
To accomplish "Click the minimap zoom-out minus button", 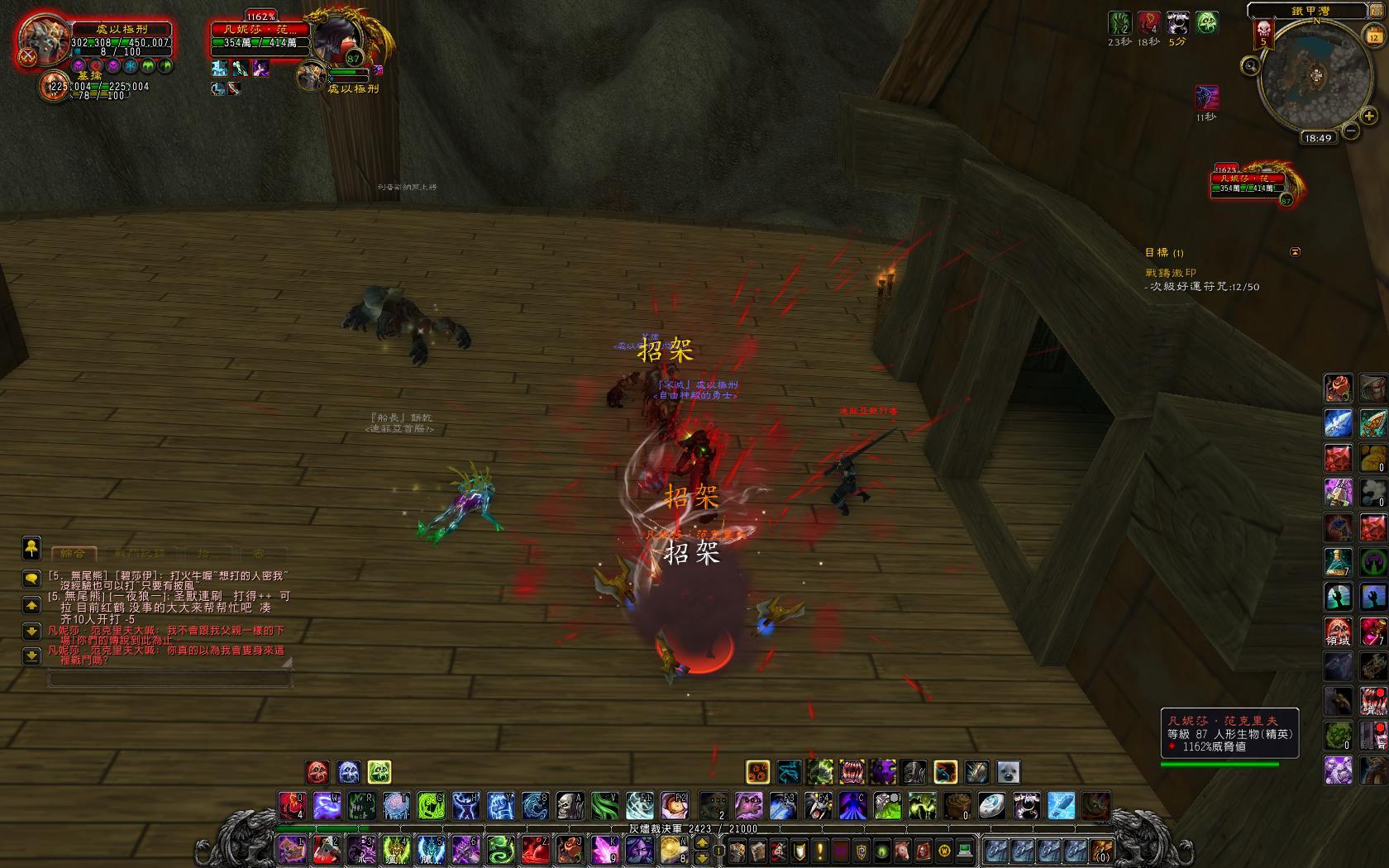I will point(1350,131).
